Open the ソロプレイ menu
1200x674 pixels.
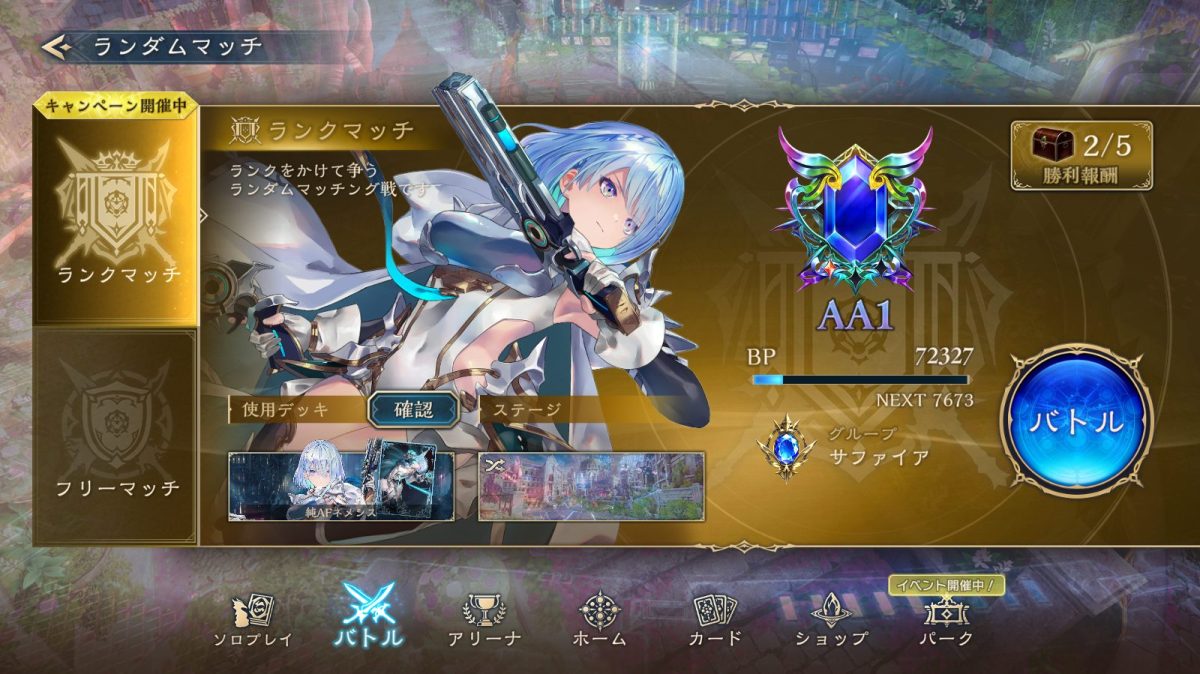point(252,620)
